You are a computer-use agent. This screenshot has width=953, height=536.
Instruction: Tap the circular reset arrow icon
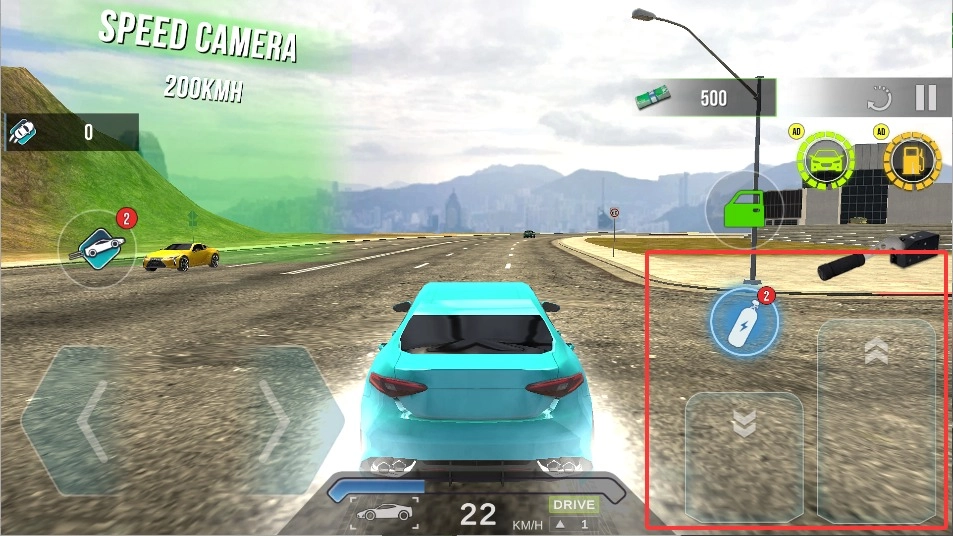[879, 98]
